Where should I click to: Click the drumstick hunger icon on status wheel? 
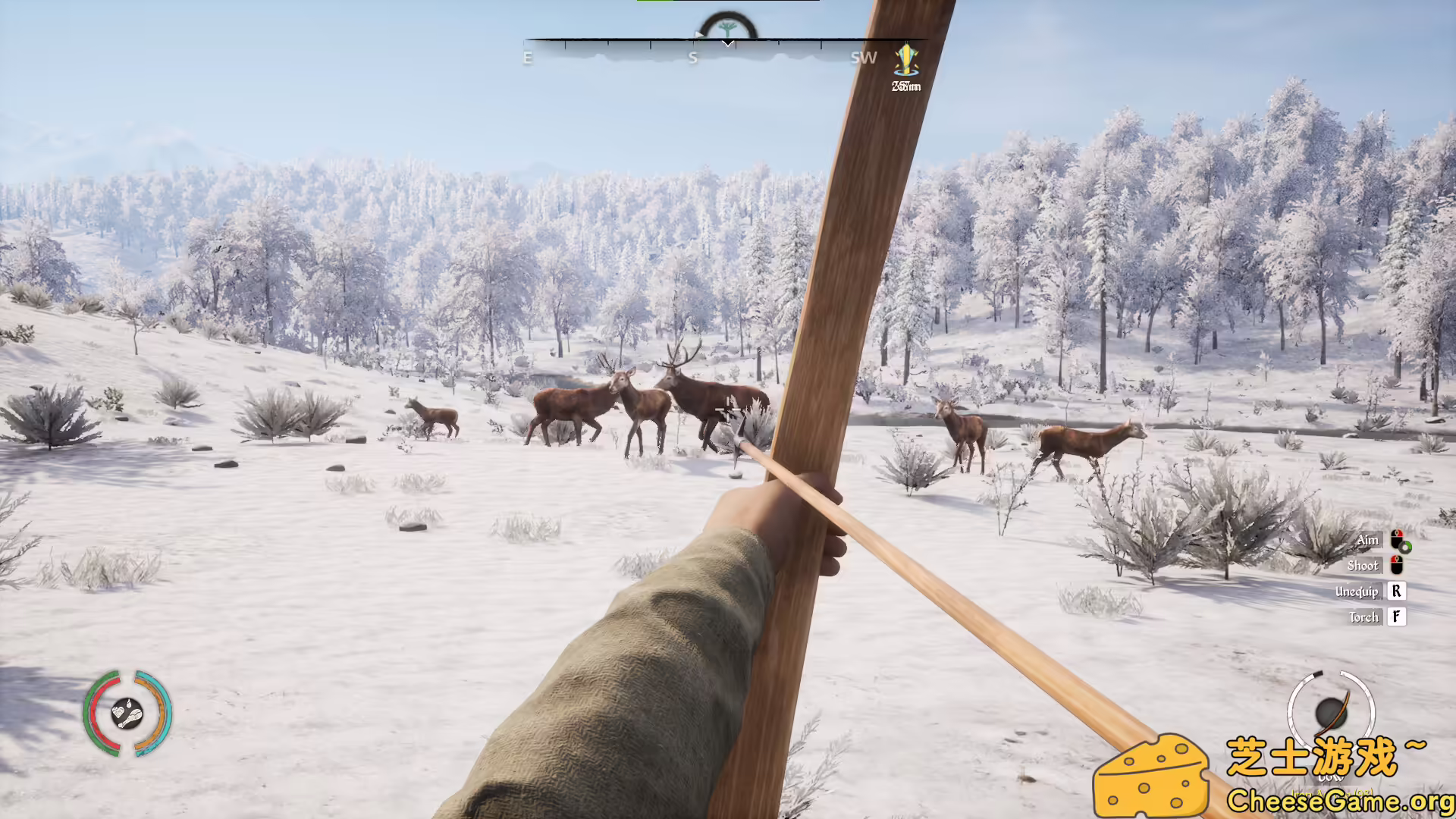point(134,717)
